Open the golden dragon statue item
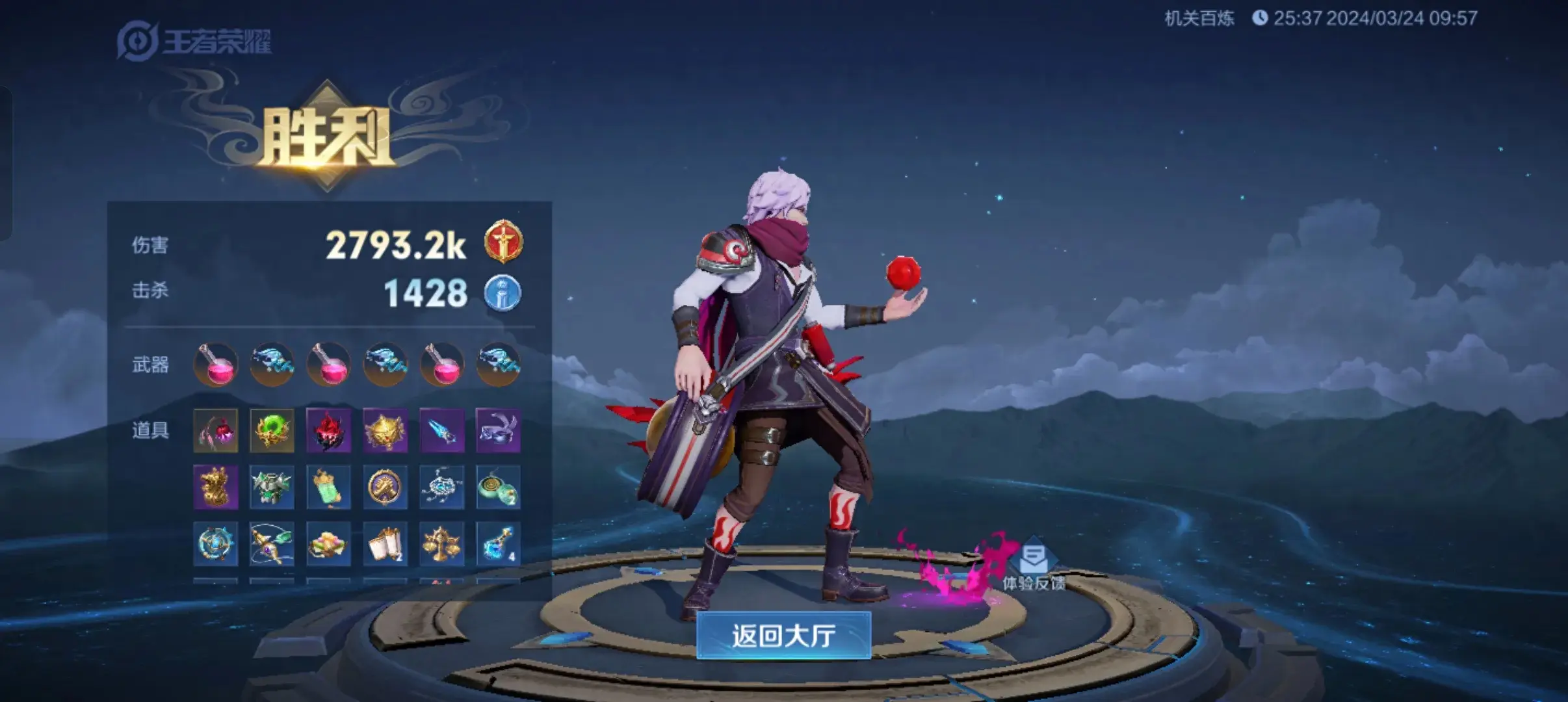1568x702 pixels. 216,487
